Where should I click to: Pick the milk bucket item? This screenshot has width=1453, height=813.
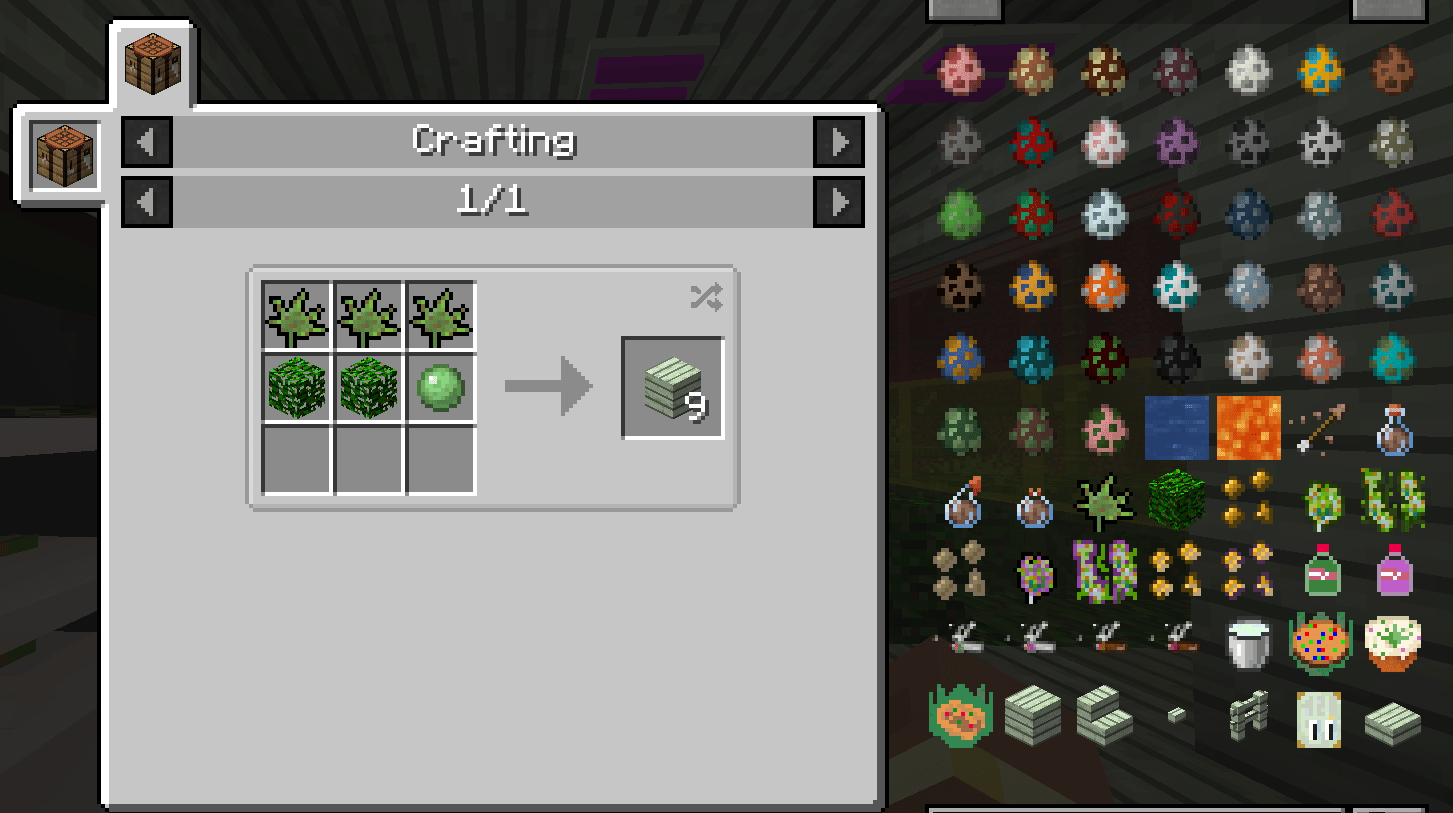pos(1248,645)
